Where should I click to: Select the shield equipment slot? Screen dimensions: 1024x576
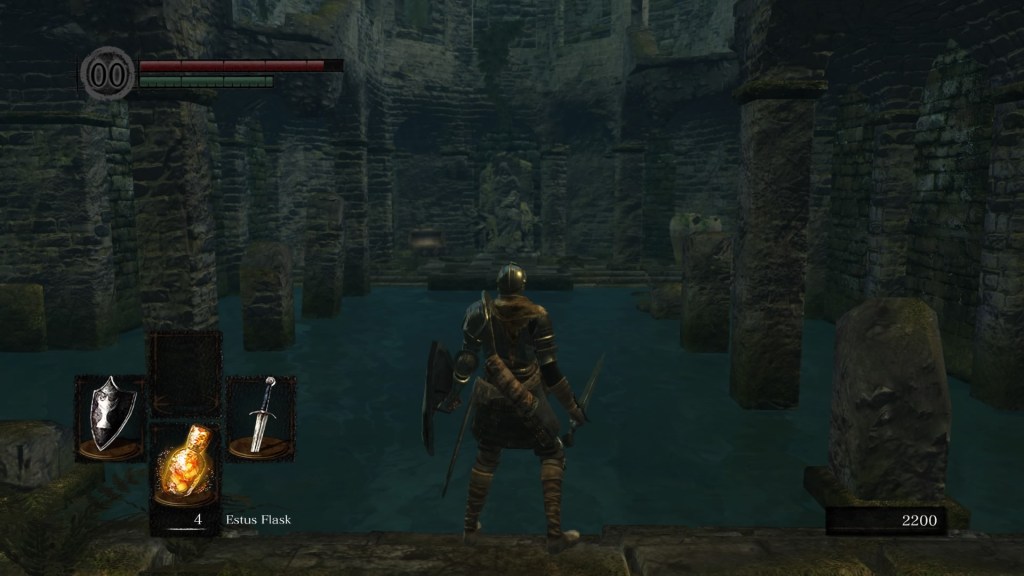(x=110, y=417)
